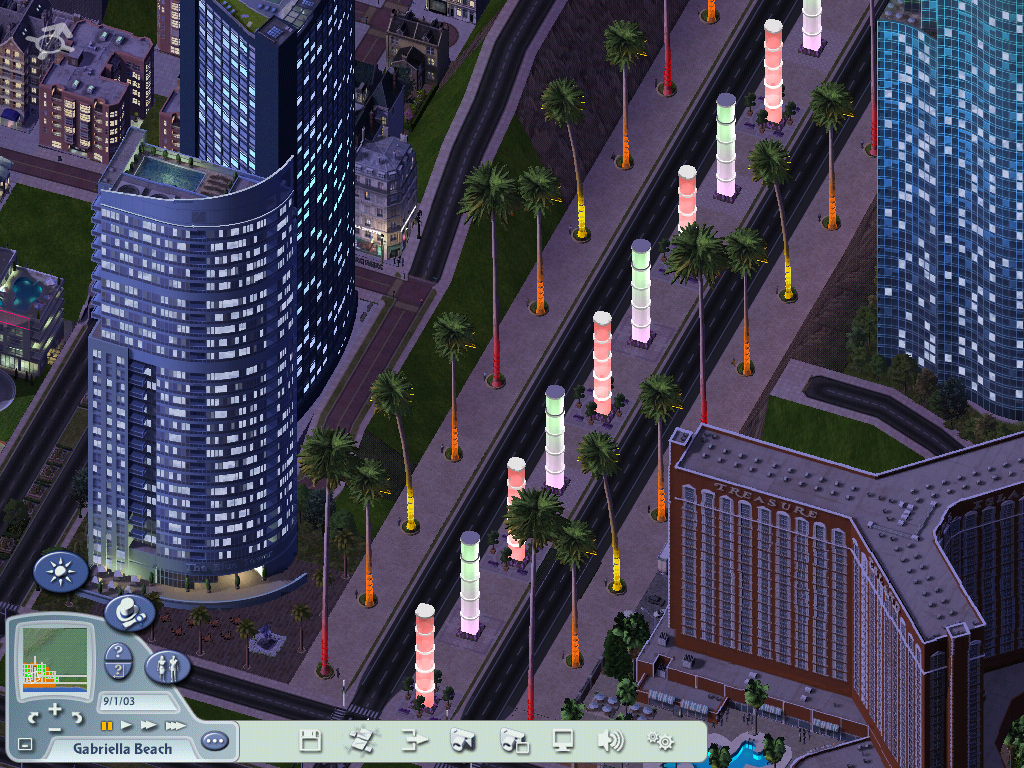Rotate the view counter-clockwise
Image resolution: width=1024 pixels, height=768 pixels.
point(33,717)
